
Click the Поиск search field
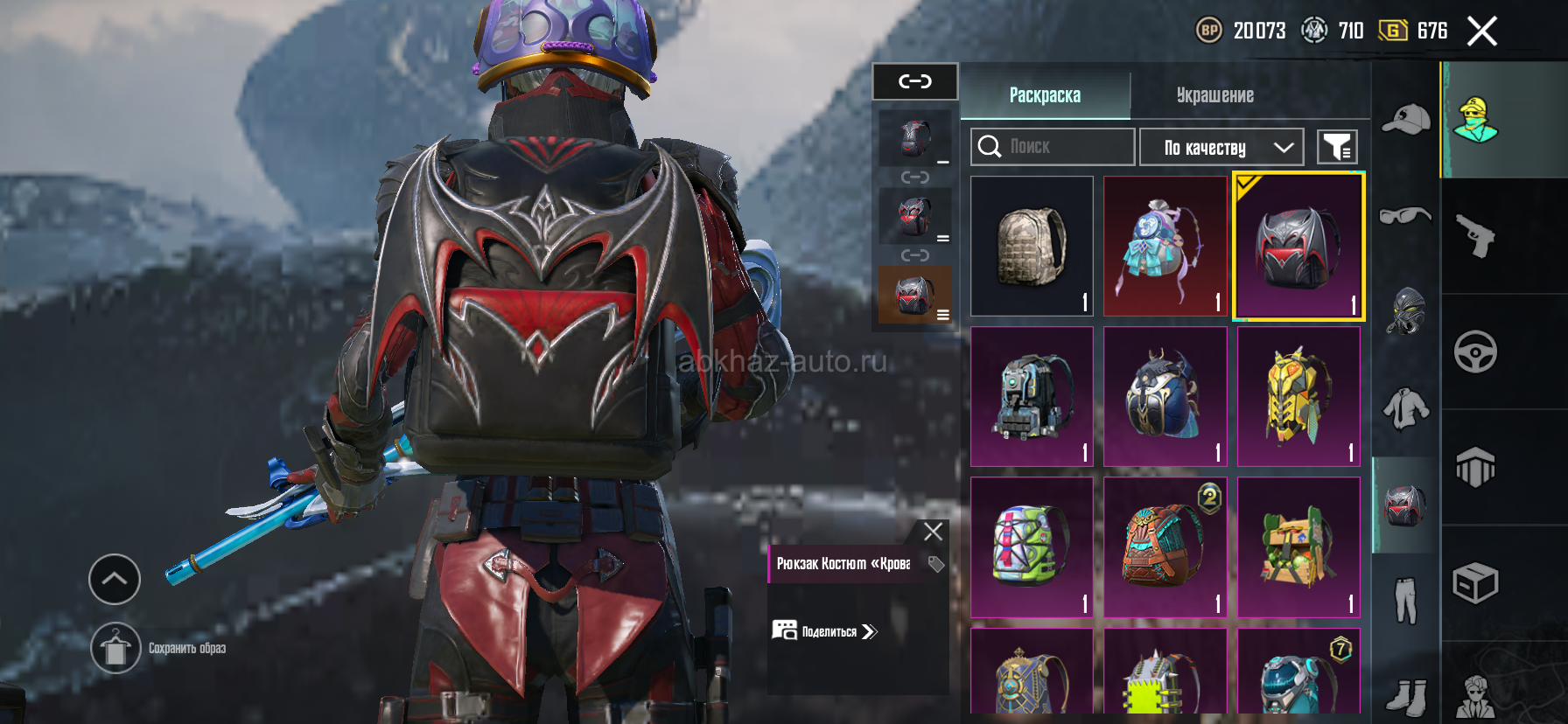pos(1053,147)
